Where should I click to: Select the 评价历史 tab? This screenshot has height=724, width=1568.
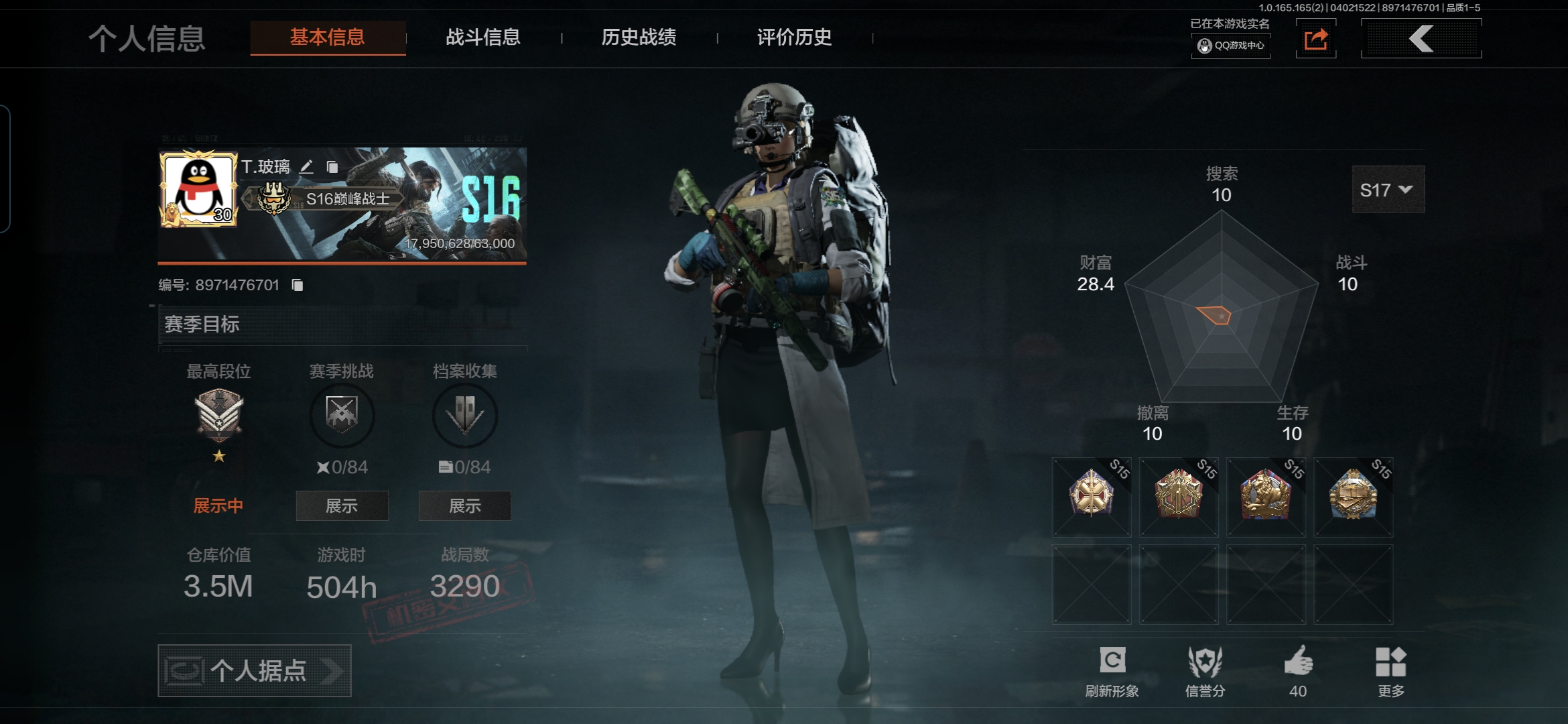pos(794,38)
